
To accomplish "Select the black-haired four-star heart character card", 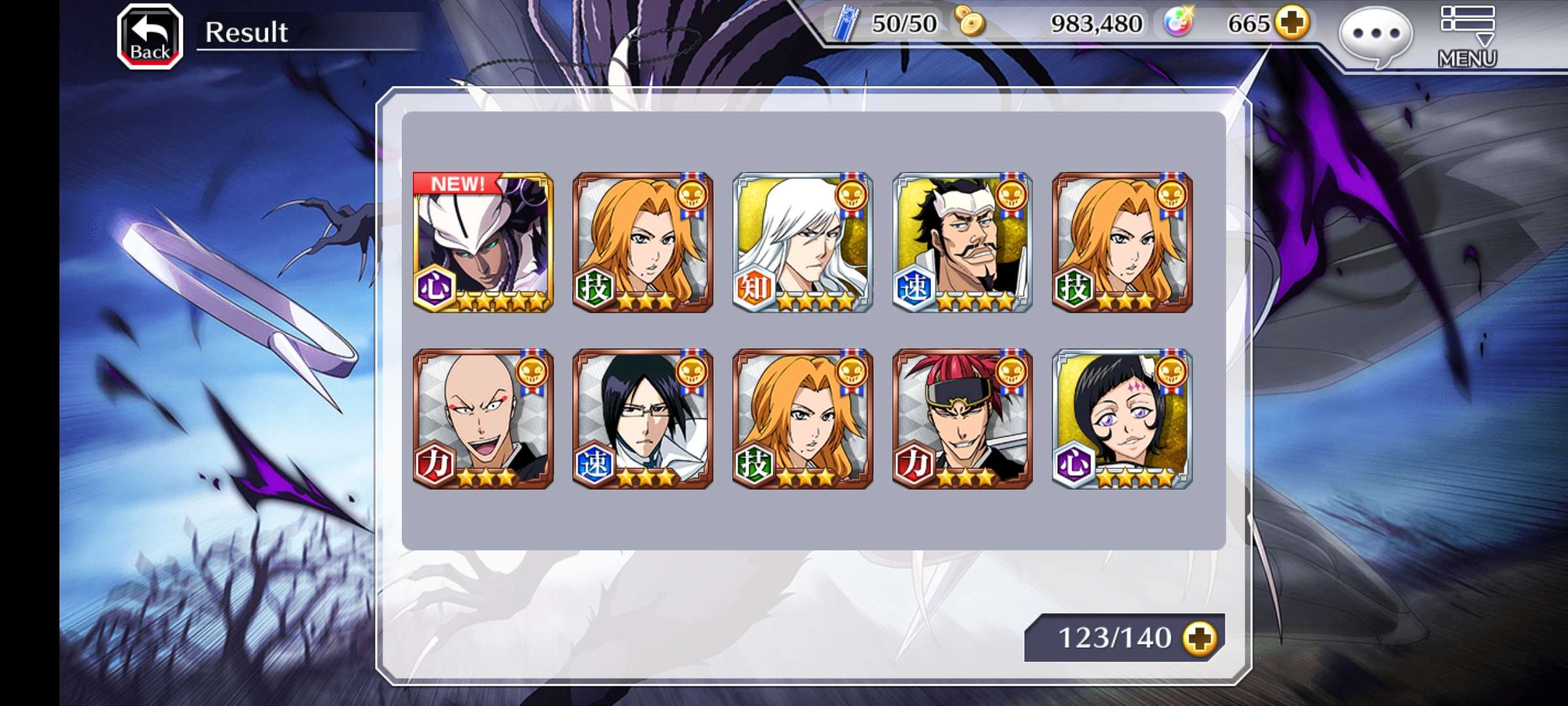I will click(1122, 419).
